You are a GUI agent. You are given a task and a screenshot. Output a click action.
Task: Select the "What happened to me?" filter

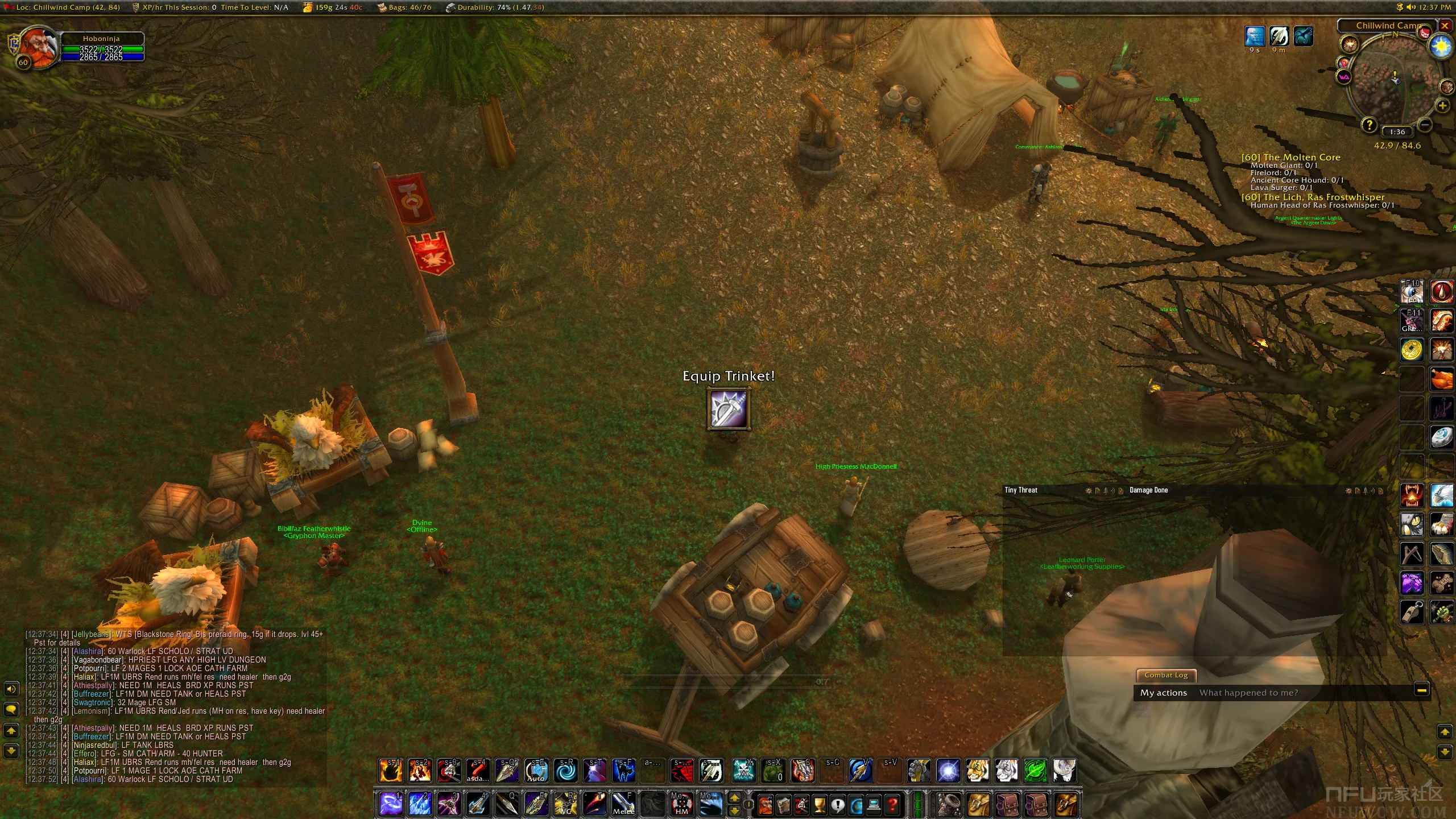click(x=1248, y=693)
